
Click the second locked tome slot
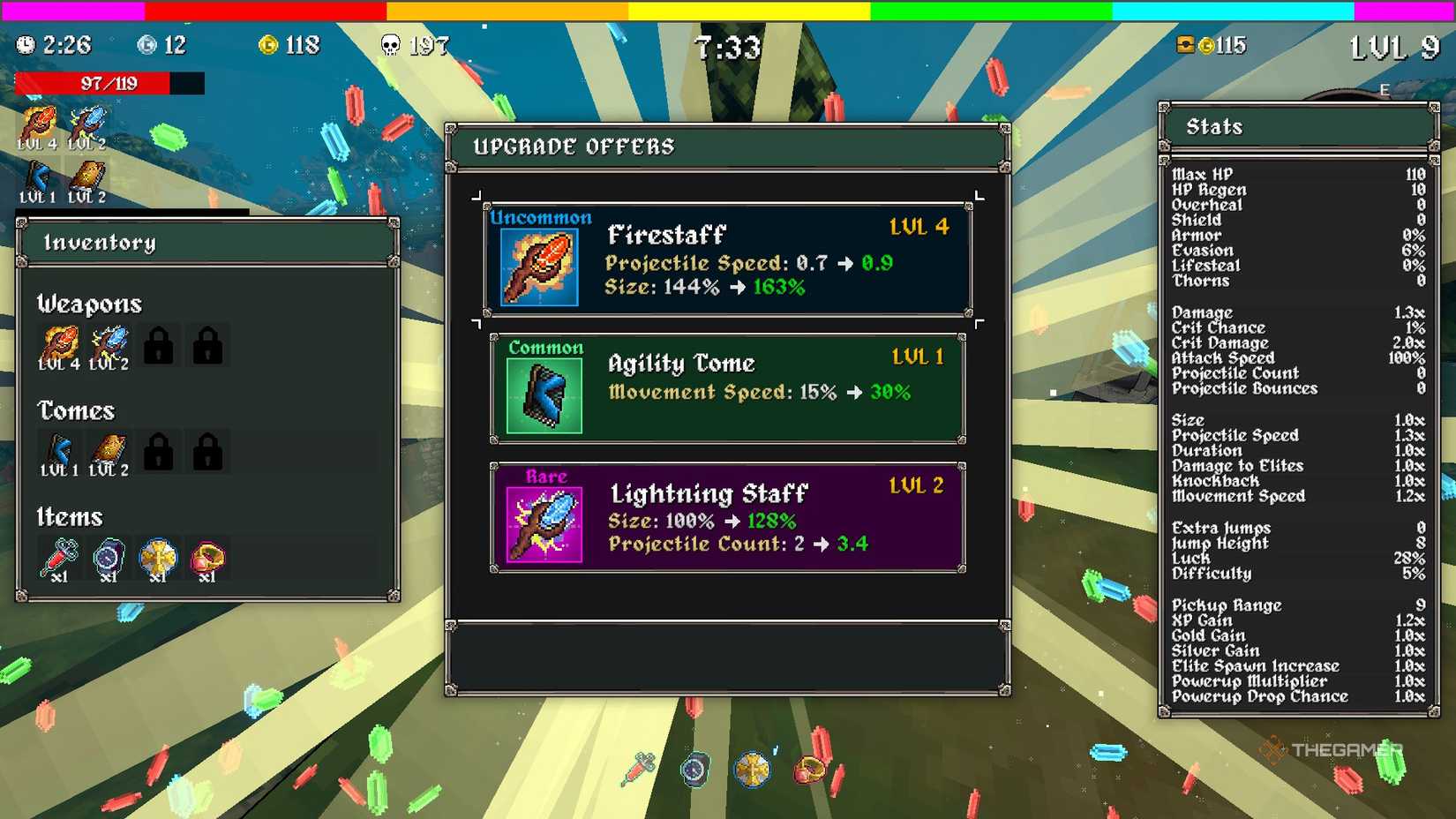point(206,450)
